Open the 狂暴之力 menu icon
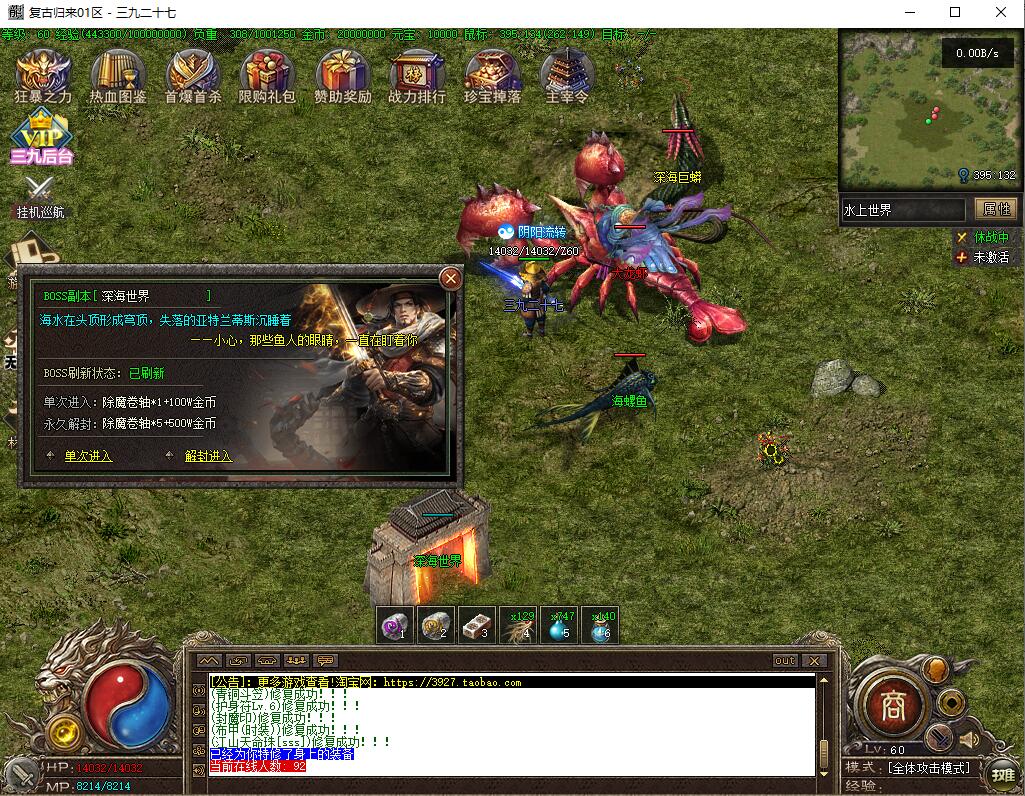Screen dimensions: 1025x796 43,73
